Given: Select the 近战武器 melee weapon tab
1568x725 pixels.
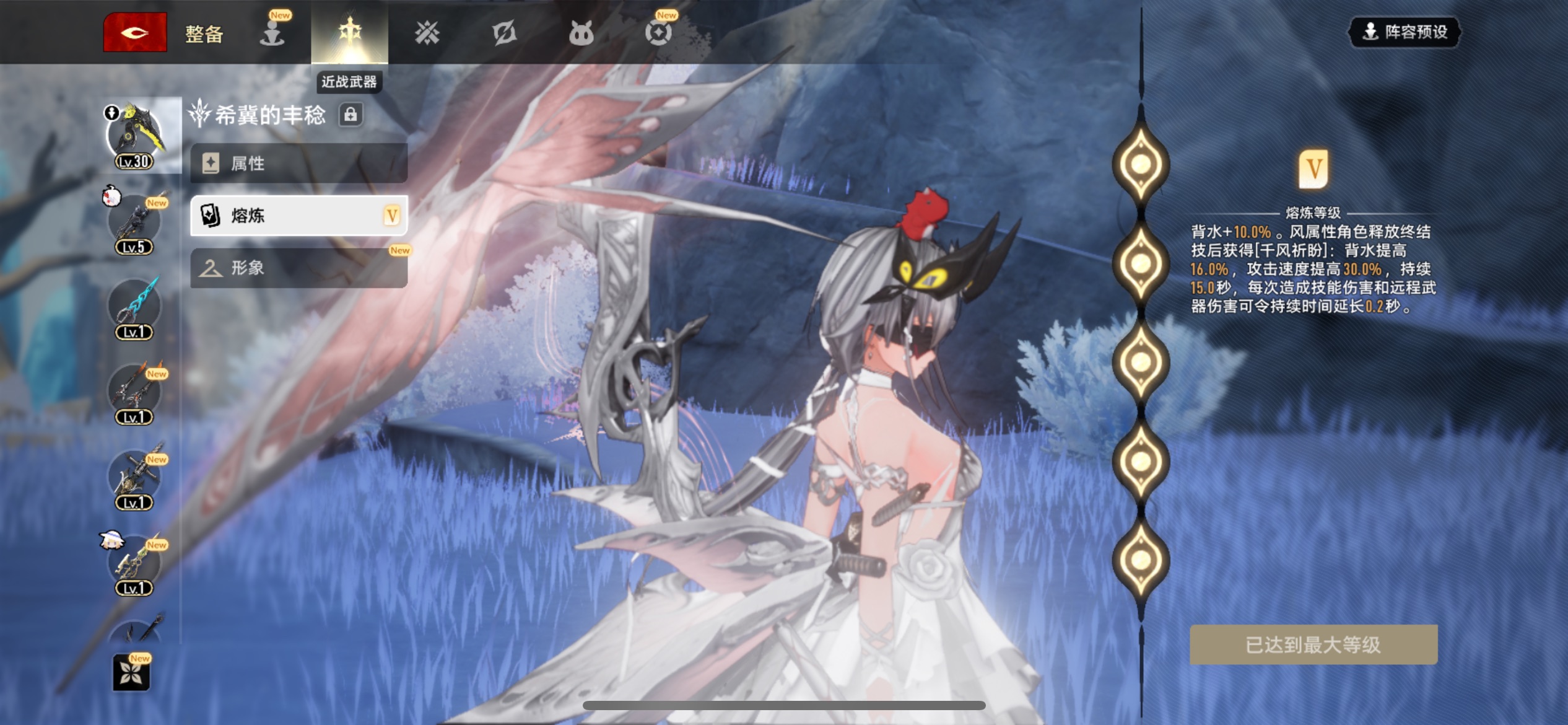Looking at the screenshot, I should tap(349, 32).
